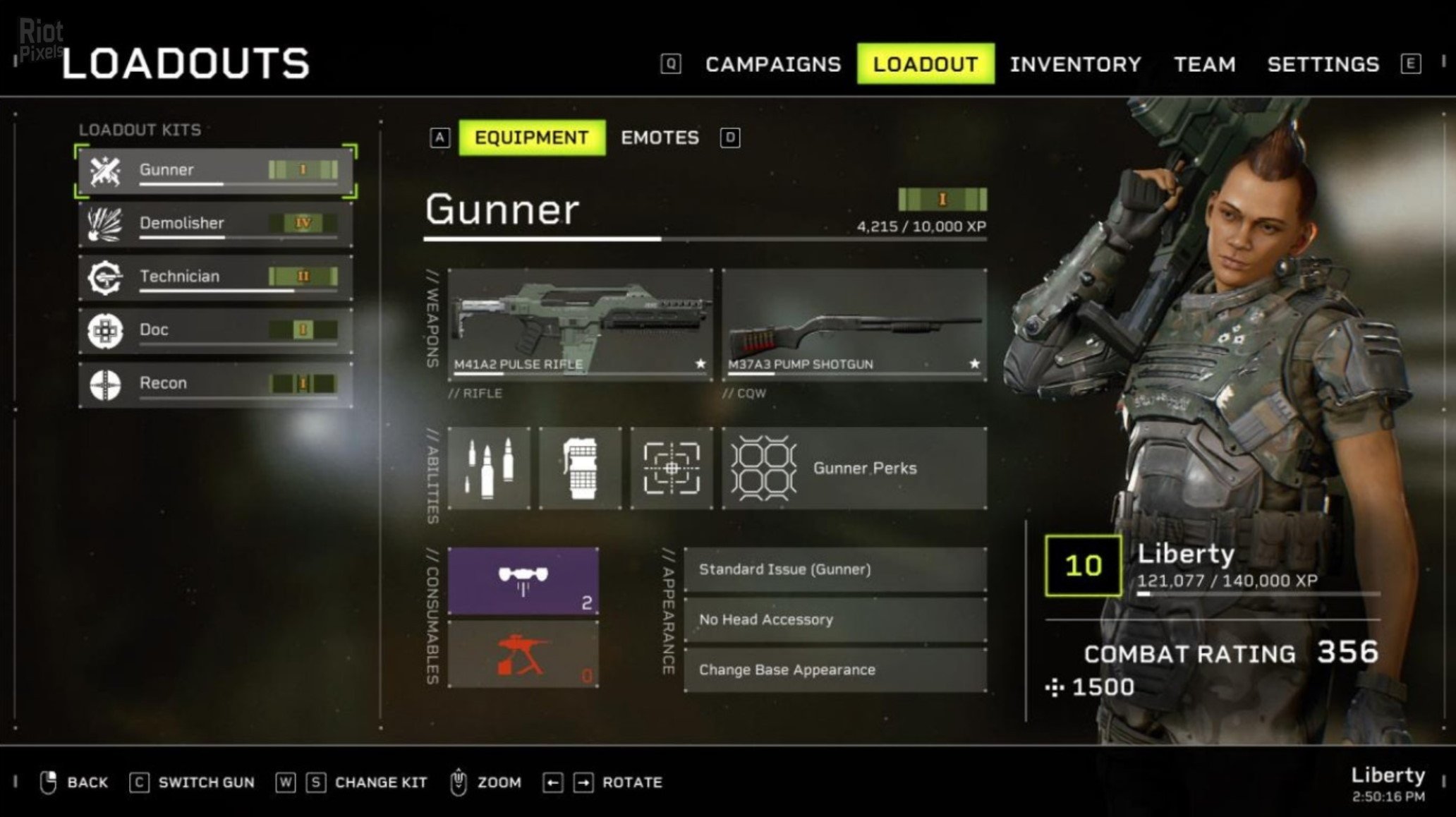Choose the Recon loadout kit
Screen dimensions: 1456x817
click(x=215, y=384)
